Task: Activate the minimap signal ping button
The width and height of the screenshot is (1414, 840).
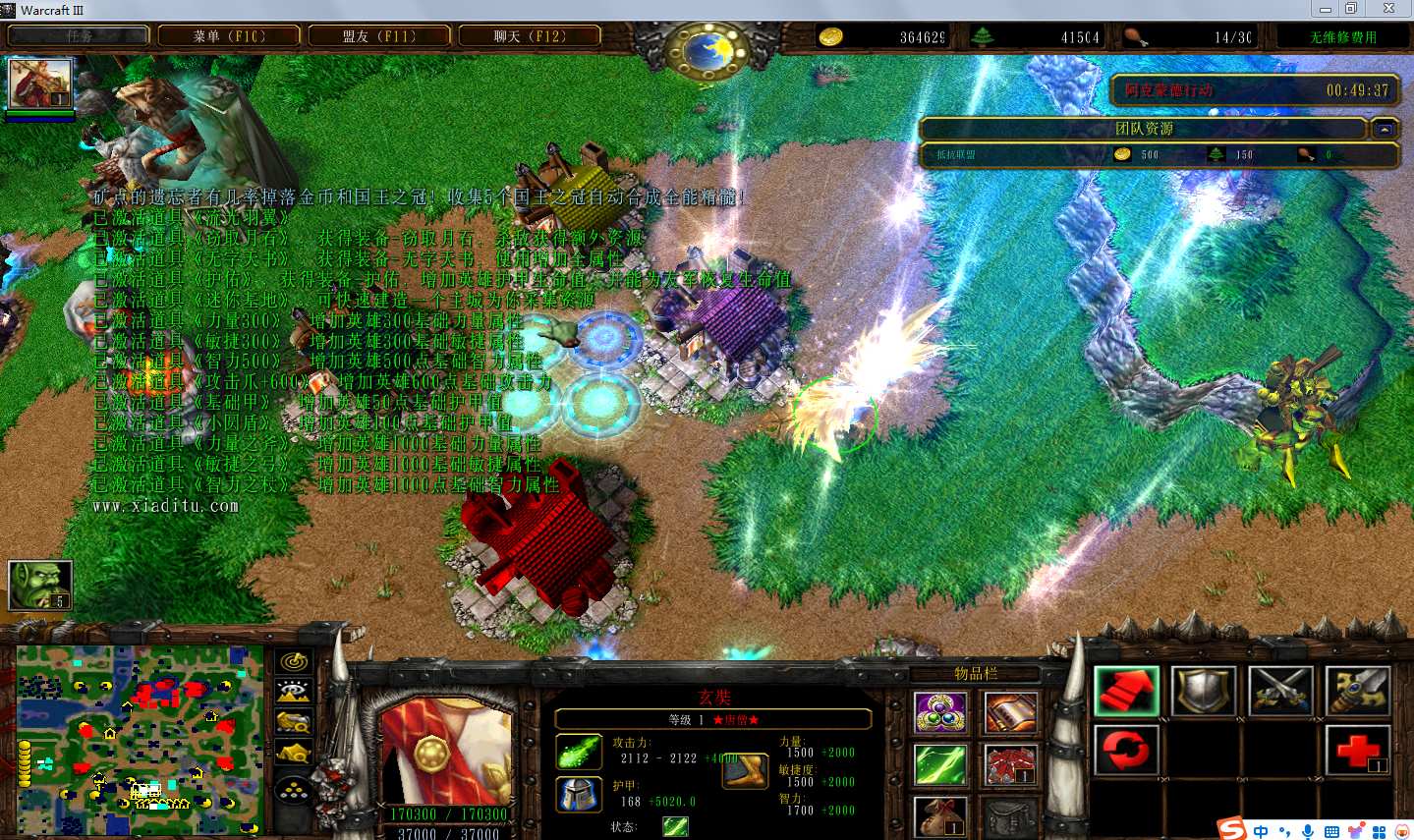Action: pos(294,661)
